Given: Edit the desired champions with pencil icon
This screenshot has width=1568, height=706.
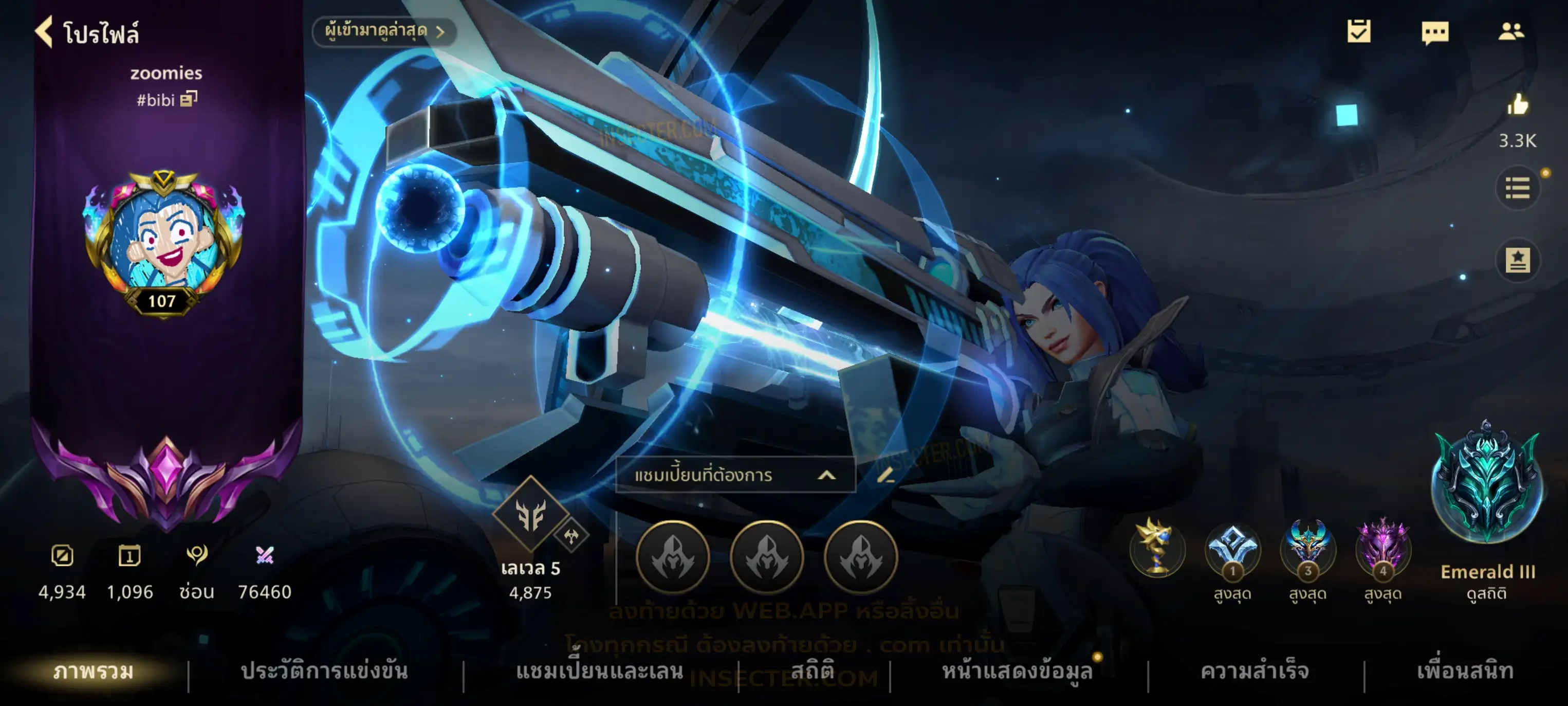Looking at the screenshot, I should tap(885, 475).
